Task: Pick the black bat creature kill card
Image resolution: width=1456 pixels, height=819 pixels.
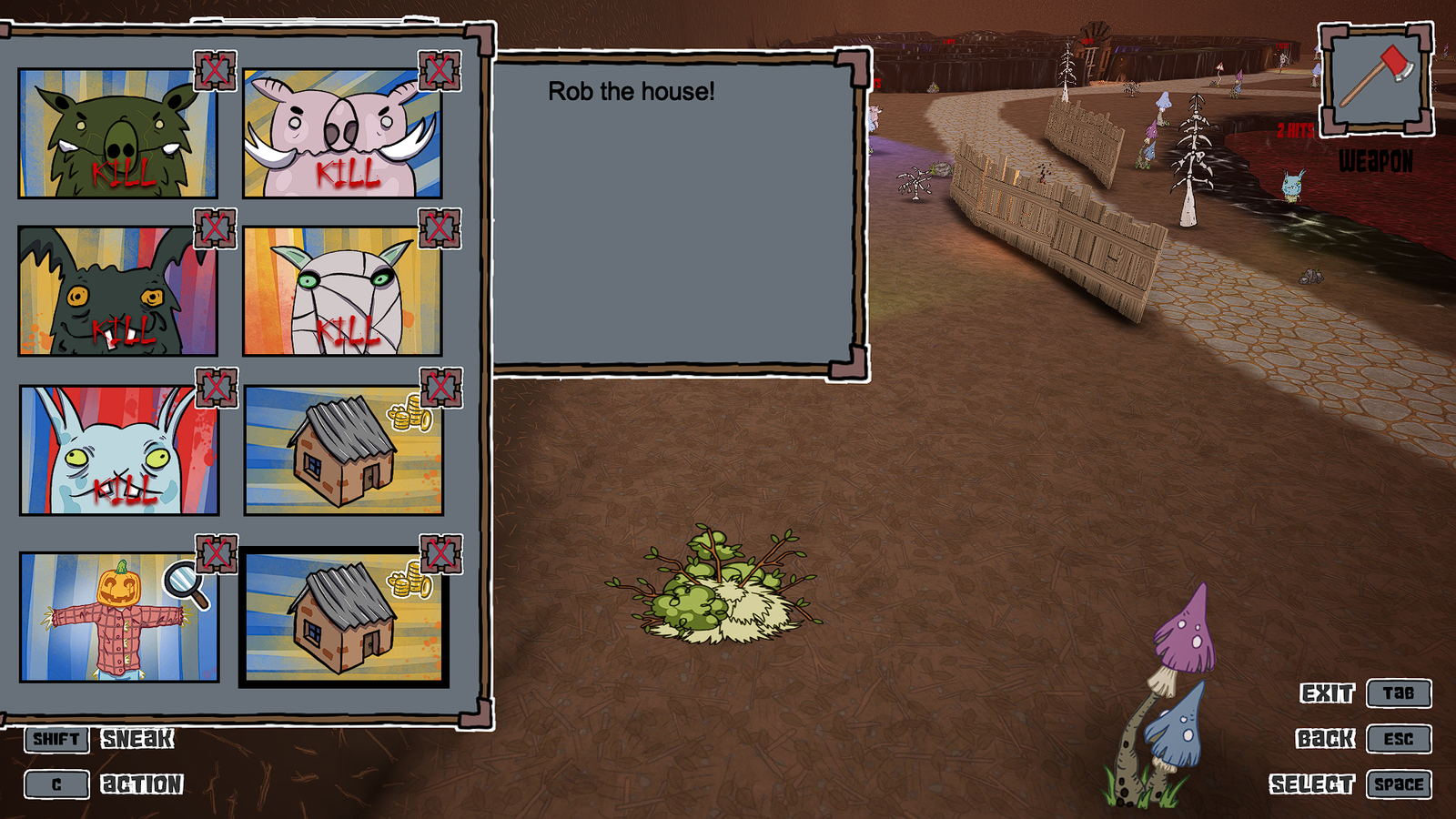Action: [x=117, y=291]
